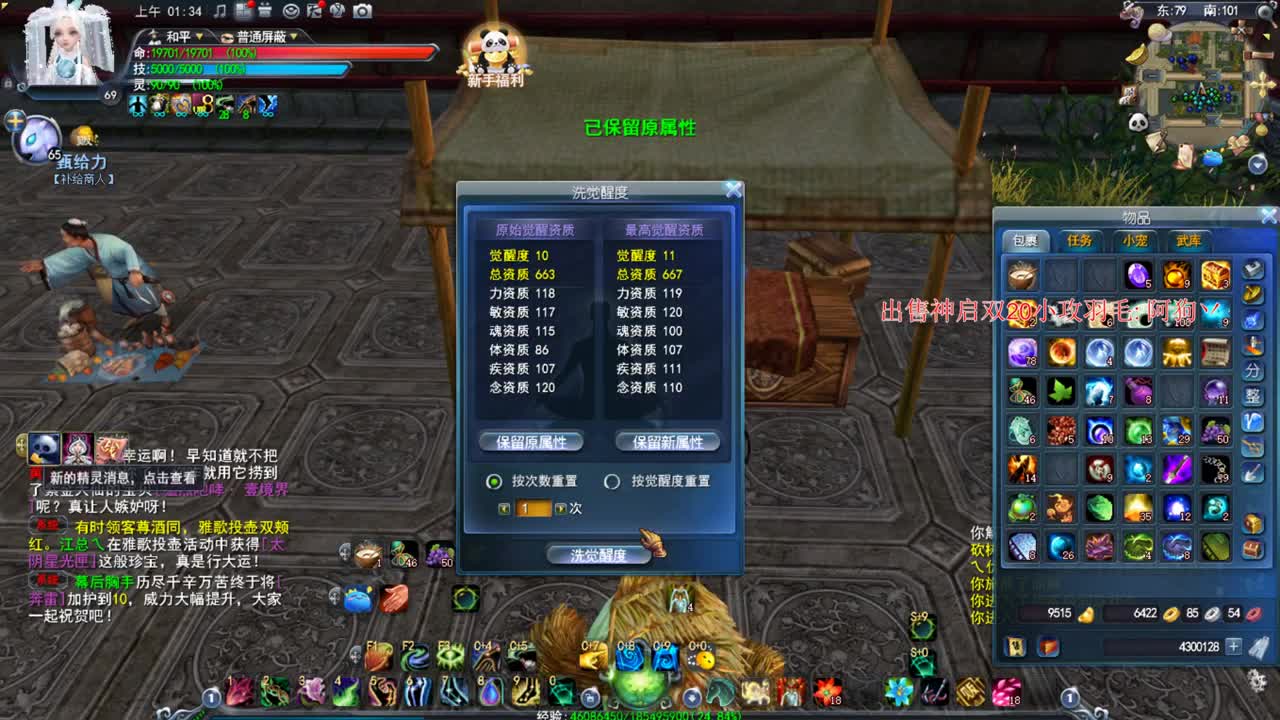The image size is (1280, 720).
Task: Click the 保留新属性 button
Action: pyautogui.click(x=667, y=441)
